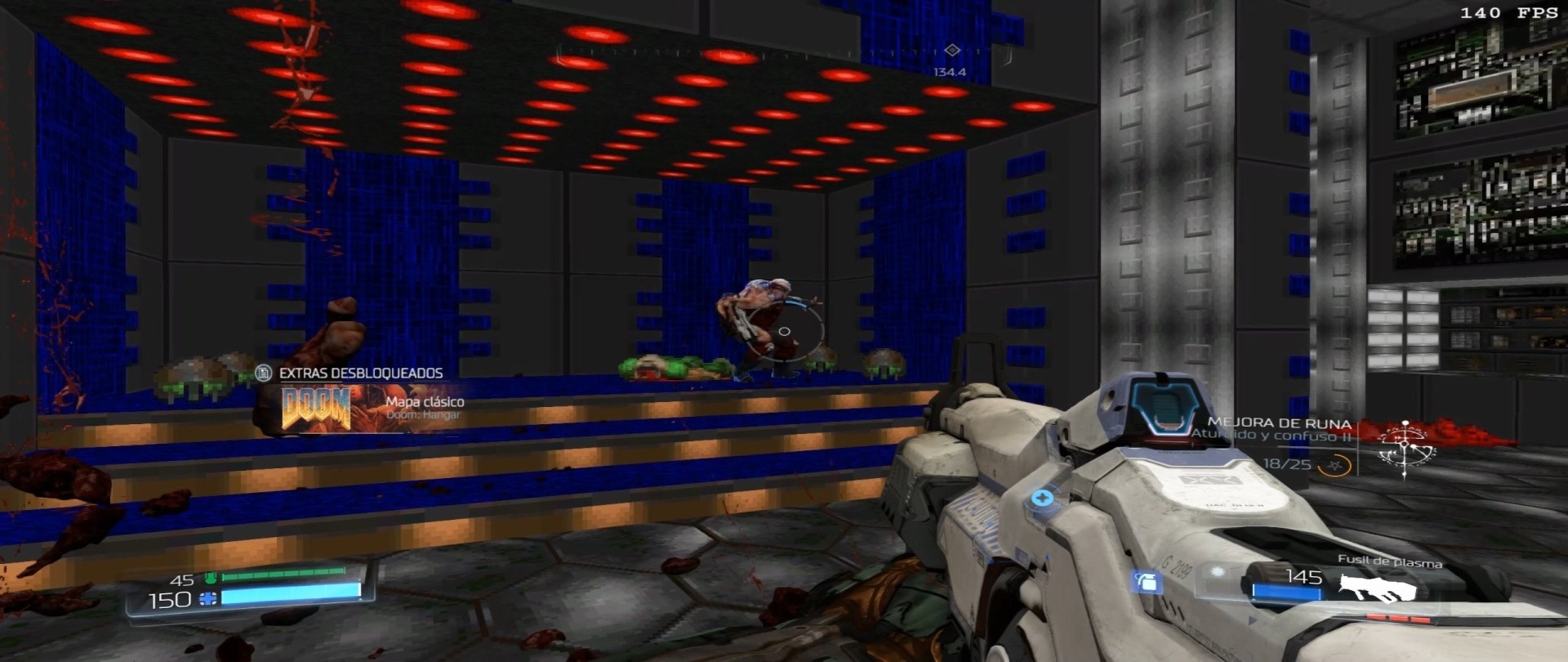Click the small star icon near the ammo bar
Viewport: 1568px width, 662px height.
pyautogui.click(x=1217, y=570)
